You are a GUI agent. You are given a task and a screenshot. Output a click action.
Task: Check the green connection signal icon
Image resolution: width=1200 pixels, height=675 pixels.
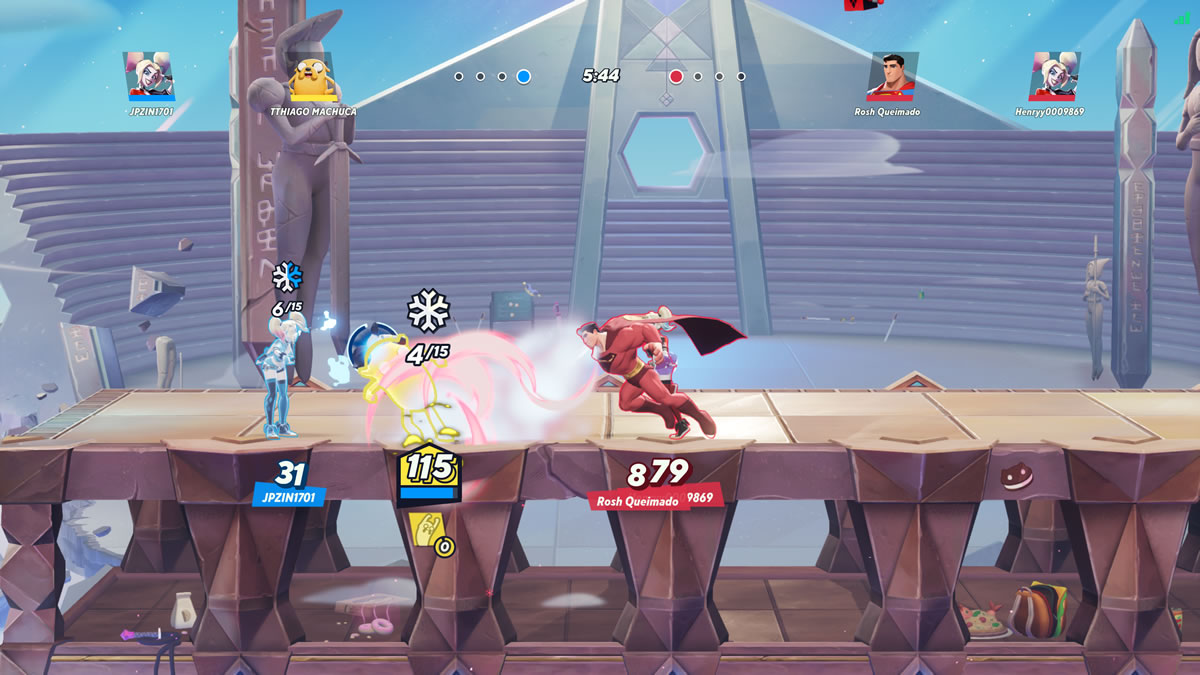(x=1182, y=18)
